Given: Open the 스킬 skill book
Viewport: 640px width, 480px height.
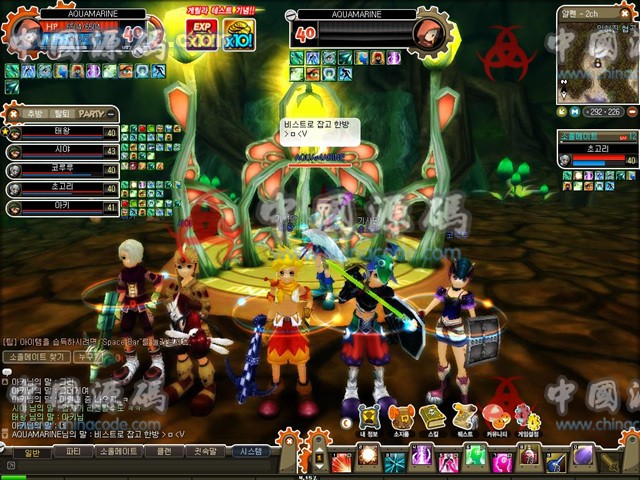Looking at the screenshot, I should point(432,418).
